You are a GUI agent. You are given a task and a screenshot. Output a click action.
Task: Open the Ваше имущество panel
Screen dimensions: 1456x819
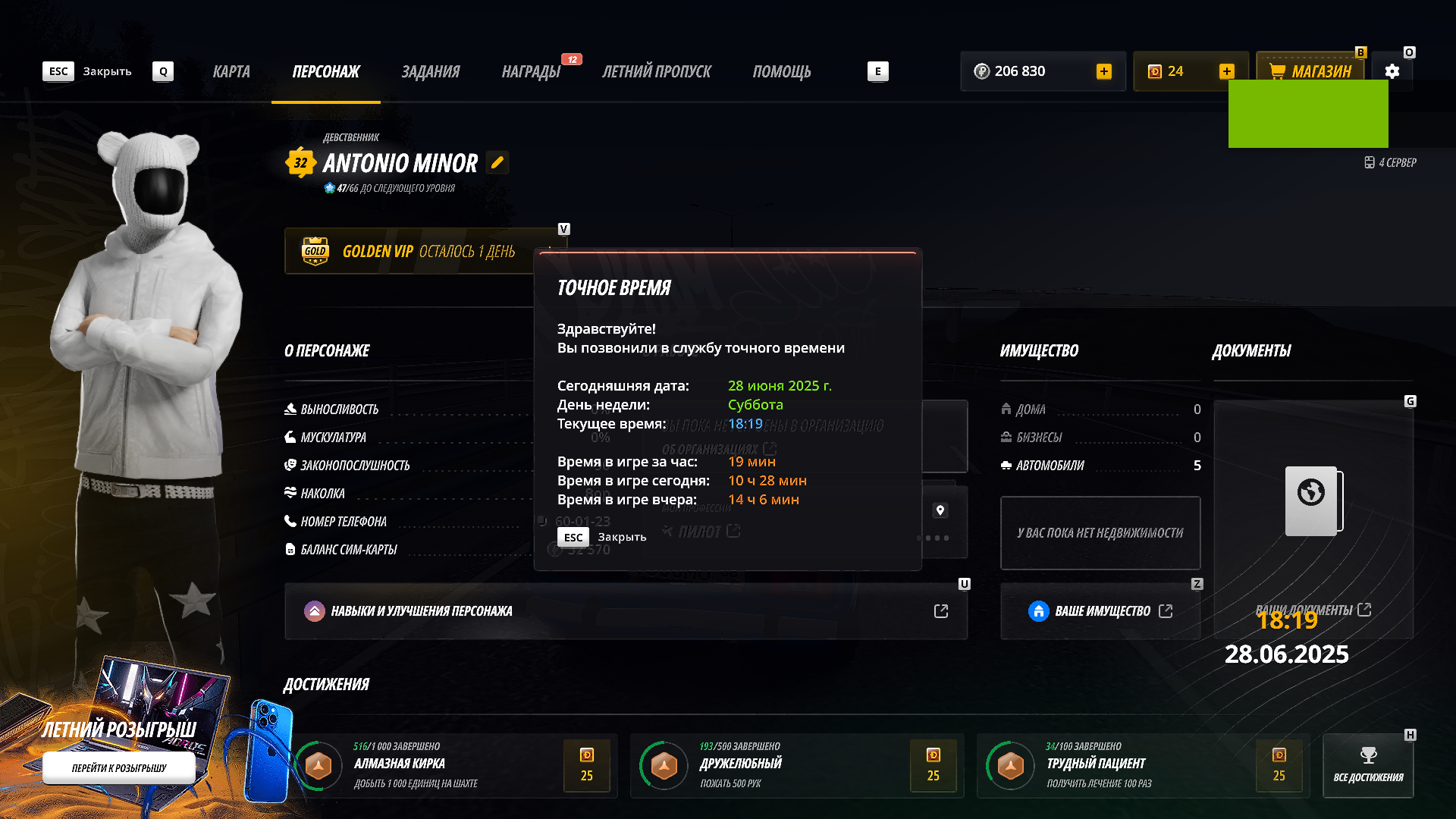(x=1100, y=611)
